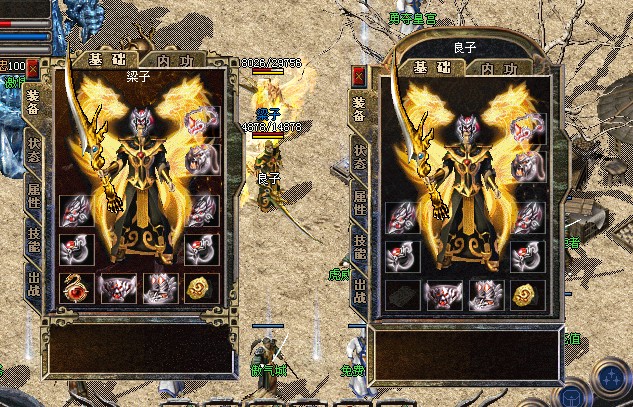
Task: Click 良子's empty bottom-left equipment slot
Action: 401,296
